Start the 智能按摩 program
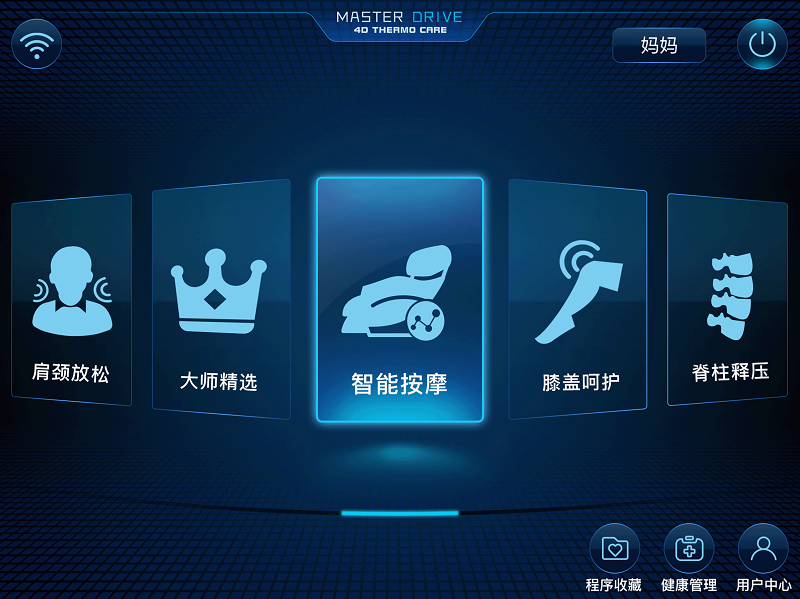The width and height of the screenshot is (800, 599). 400,299
